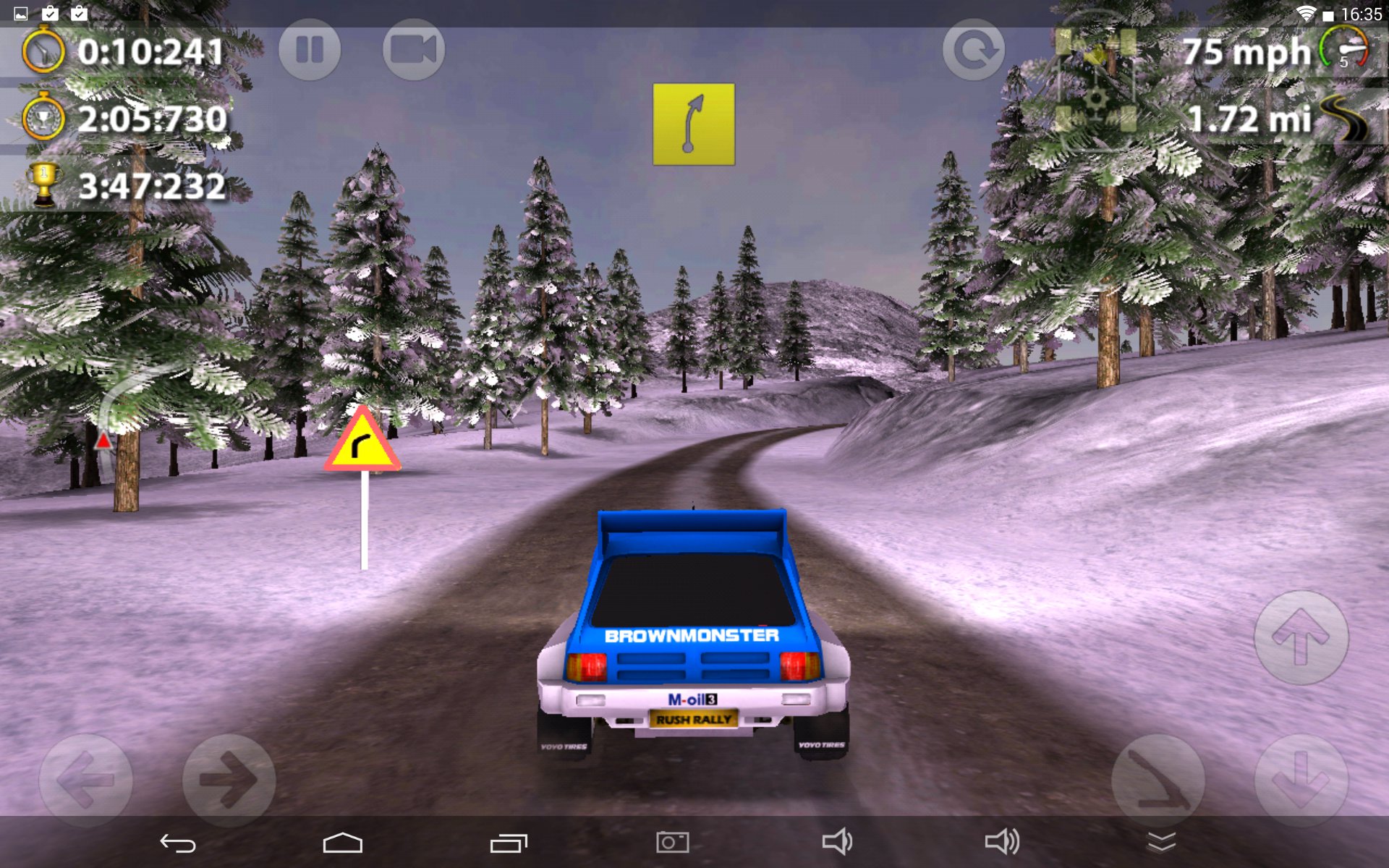Viewport: 1389px width, 868px height.
Task: Steer left with the left arrow
Action: 85,780
